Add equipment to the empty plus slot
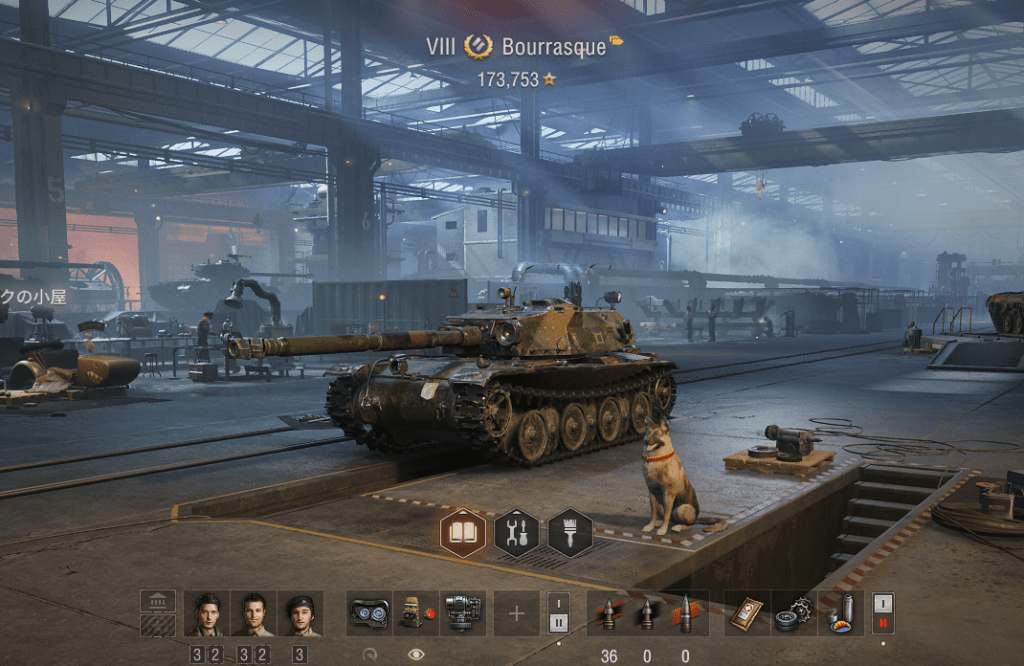 [516, 613]
